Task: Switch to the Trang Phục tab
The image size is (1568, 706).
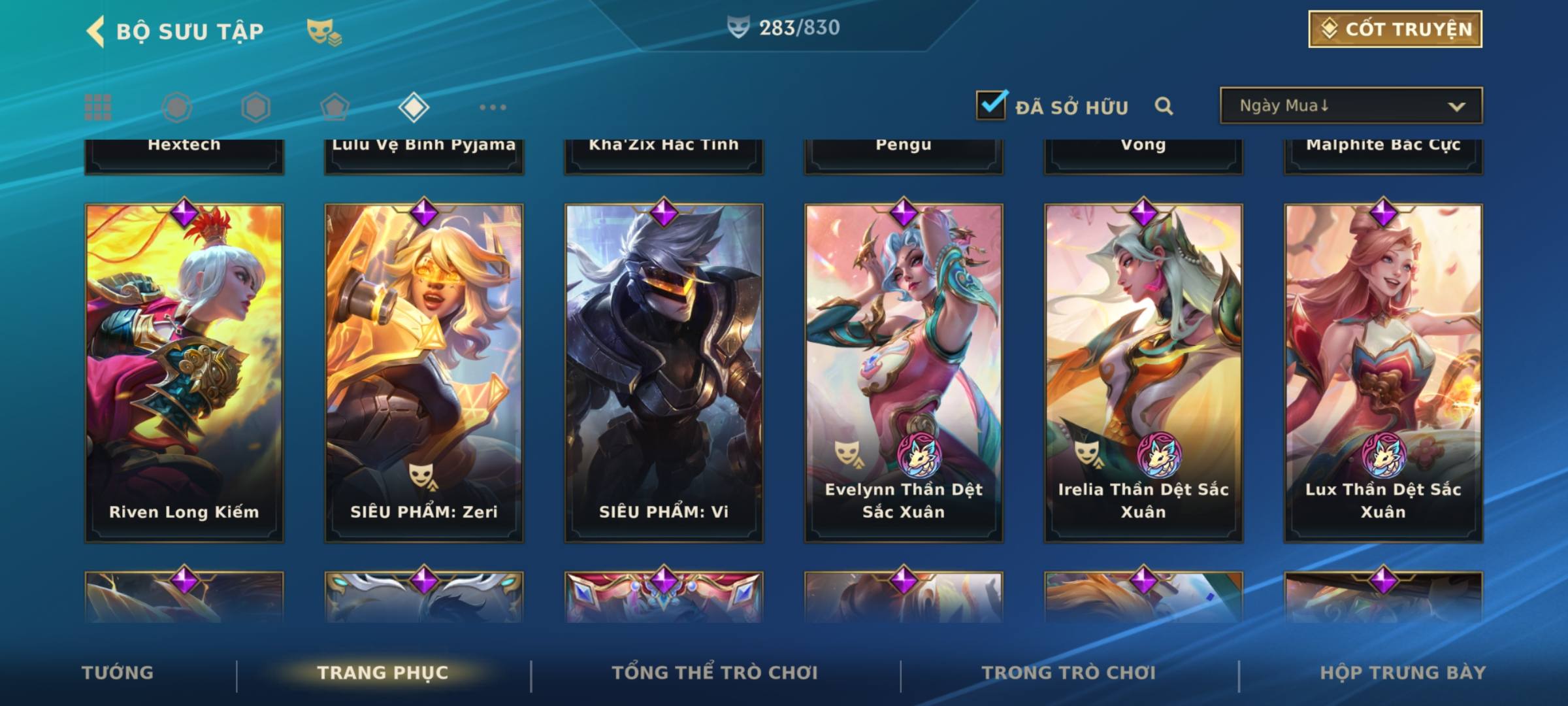Action: pos(383,673)
